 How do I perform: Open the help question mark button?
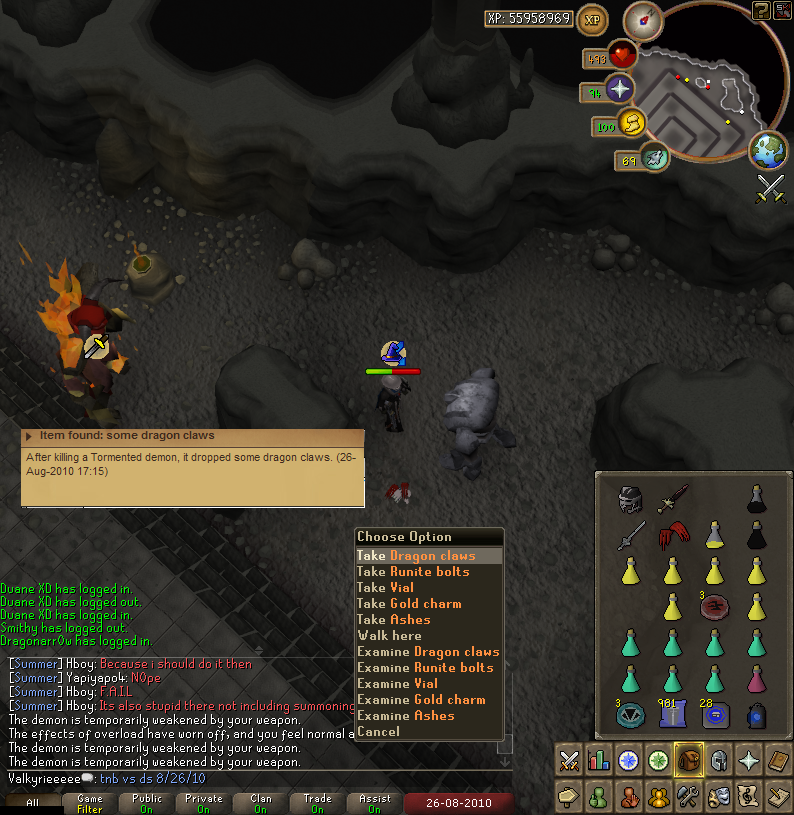761,10
